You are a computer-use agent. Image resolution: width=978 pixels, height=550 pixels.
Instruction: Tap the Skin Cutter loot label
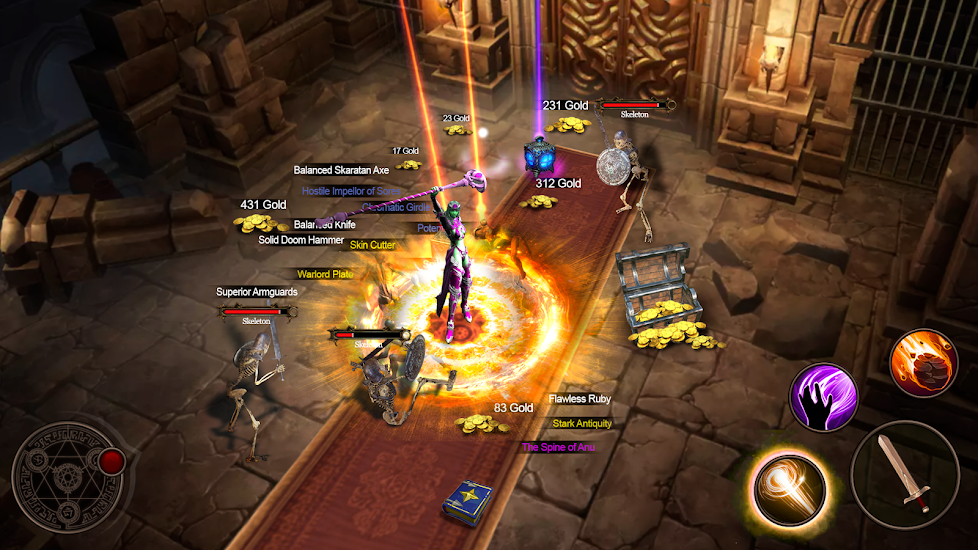tap(372, 245)
